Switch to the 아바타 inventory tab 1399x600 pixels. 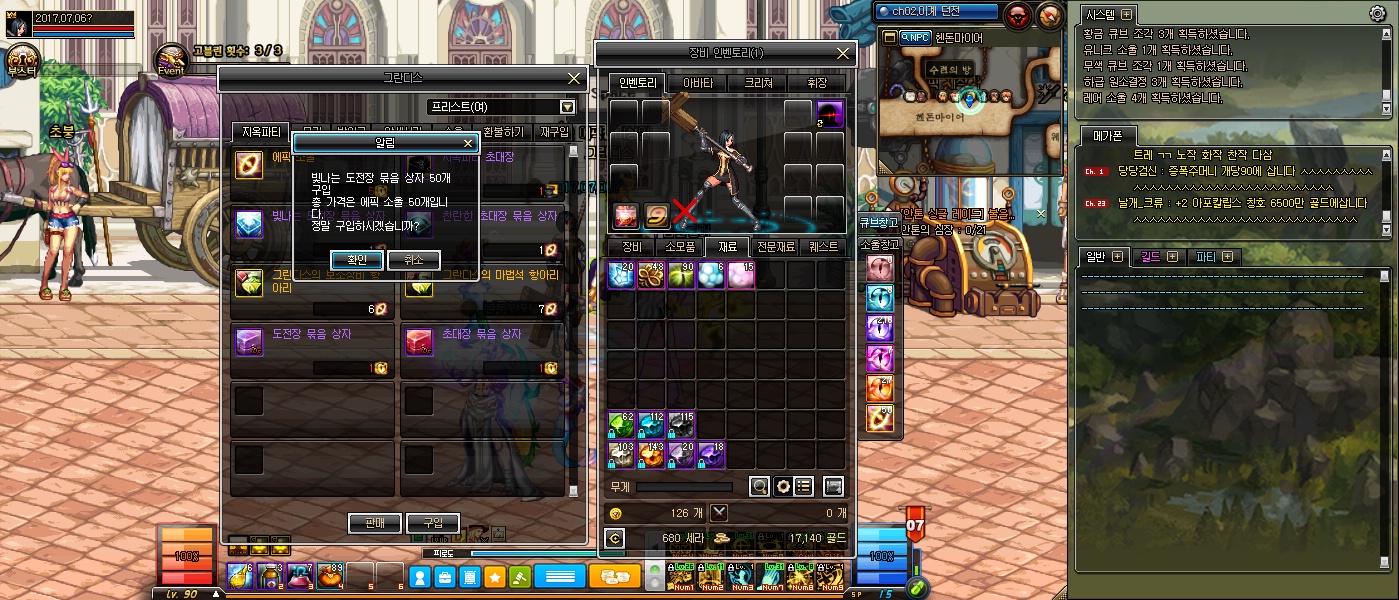(x=697, y=83)
